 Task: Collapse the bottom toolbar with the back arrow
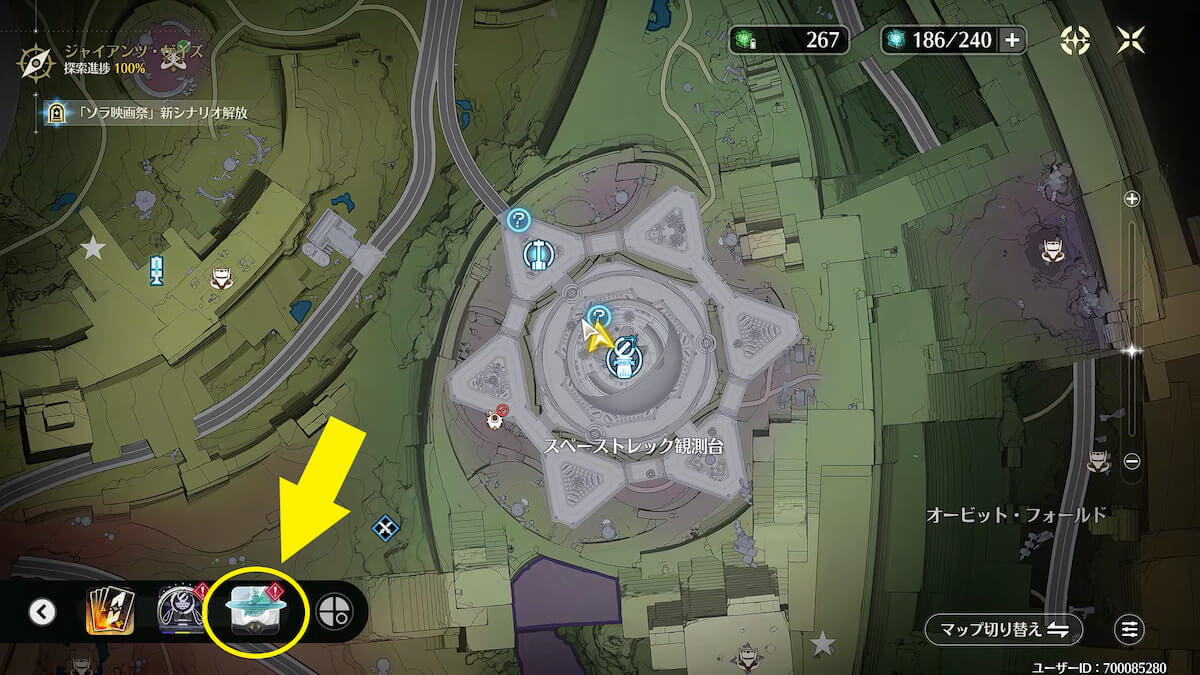pyautogui.click(x=42, y=611)
